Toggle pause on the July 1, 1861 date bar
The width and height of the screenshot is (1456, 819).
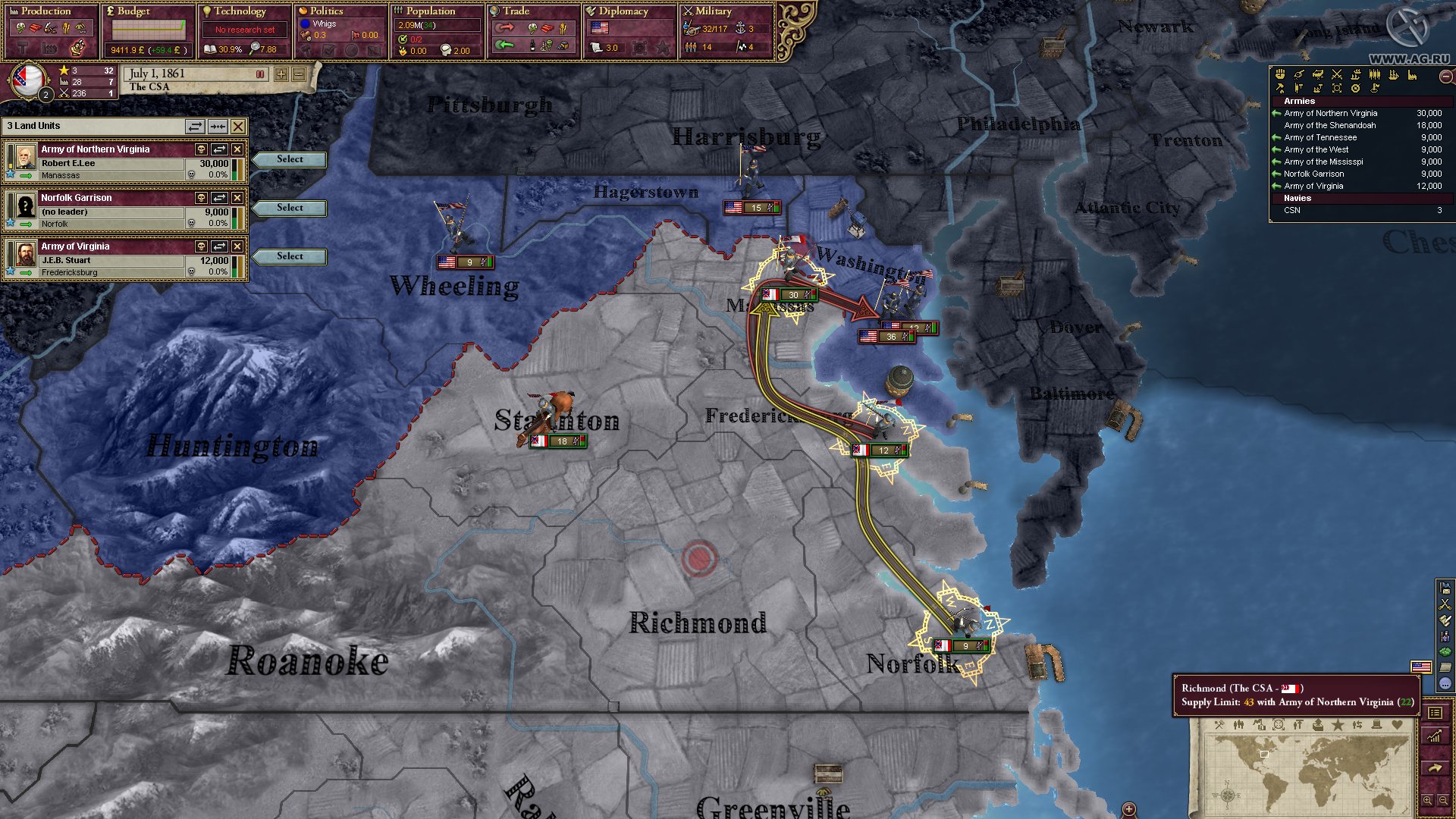point(260,75)
